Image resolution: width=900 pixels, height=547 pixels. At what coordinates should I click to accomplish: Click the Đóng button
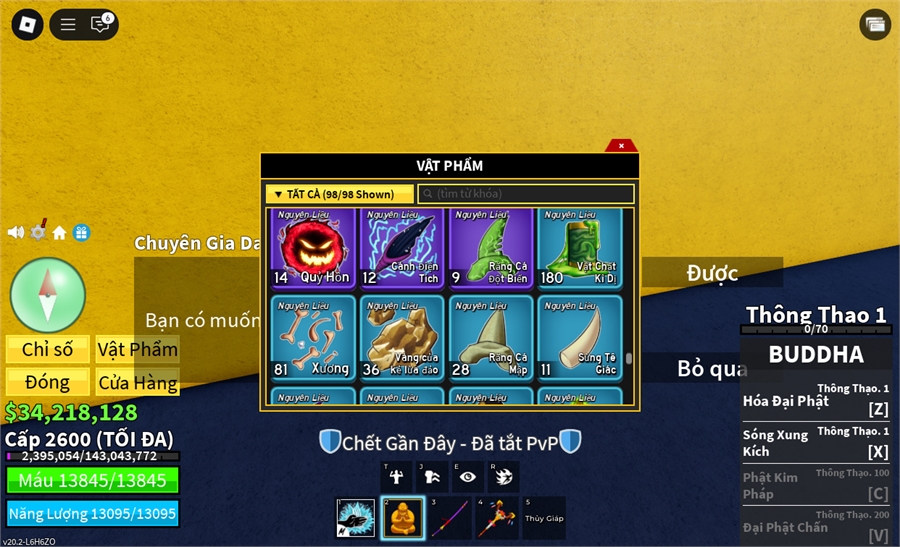(x=48, y=382)
